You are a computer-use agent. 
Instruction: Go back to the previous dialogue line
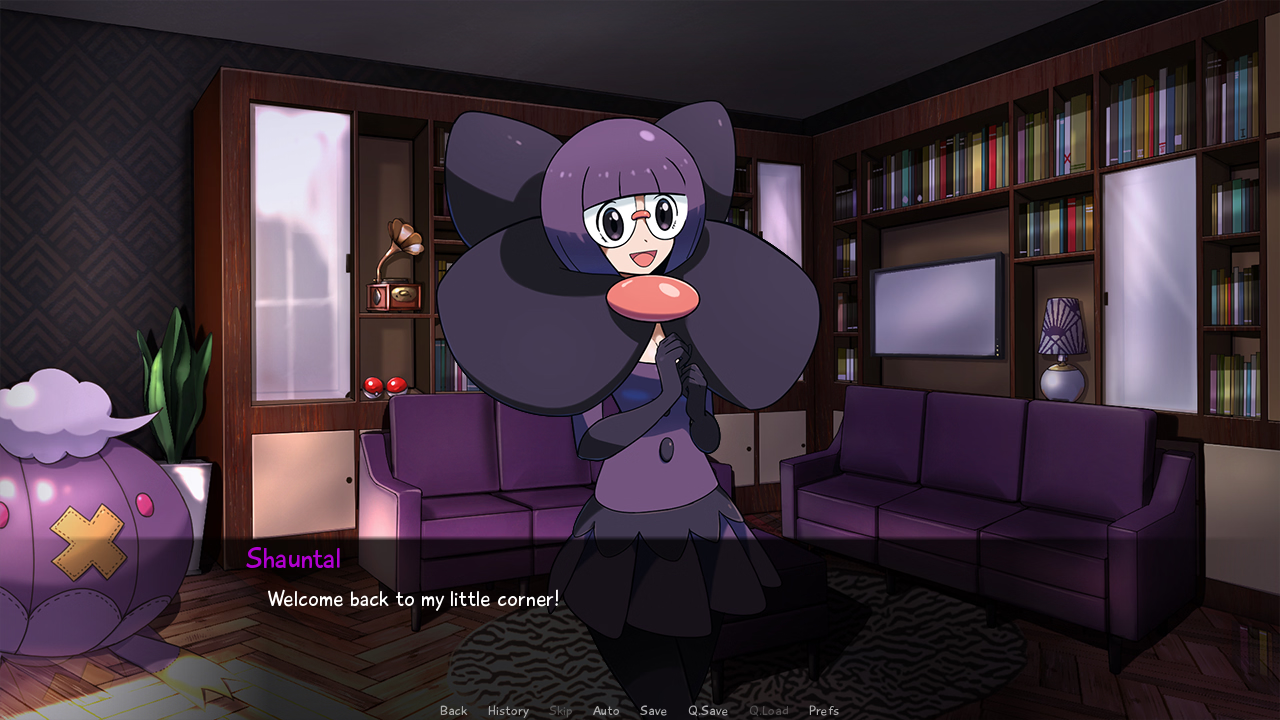coord(453,711)
